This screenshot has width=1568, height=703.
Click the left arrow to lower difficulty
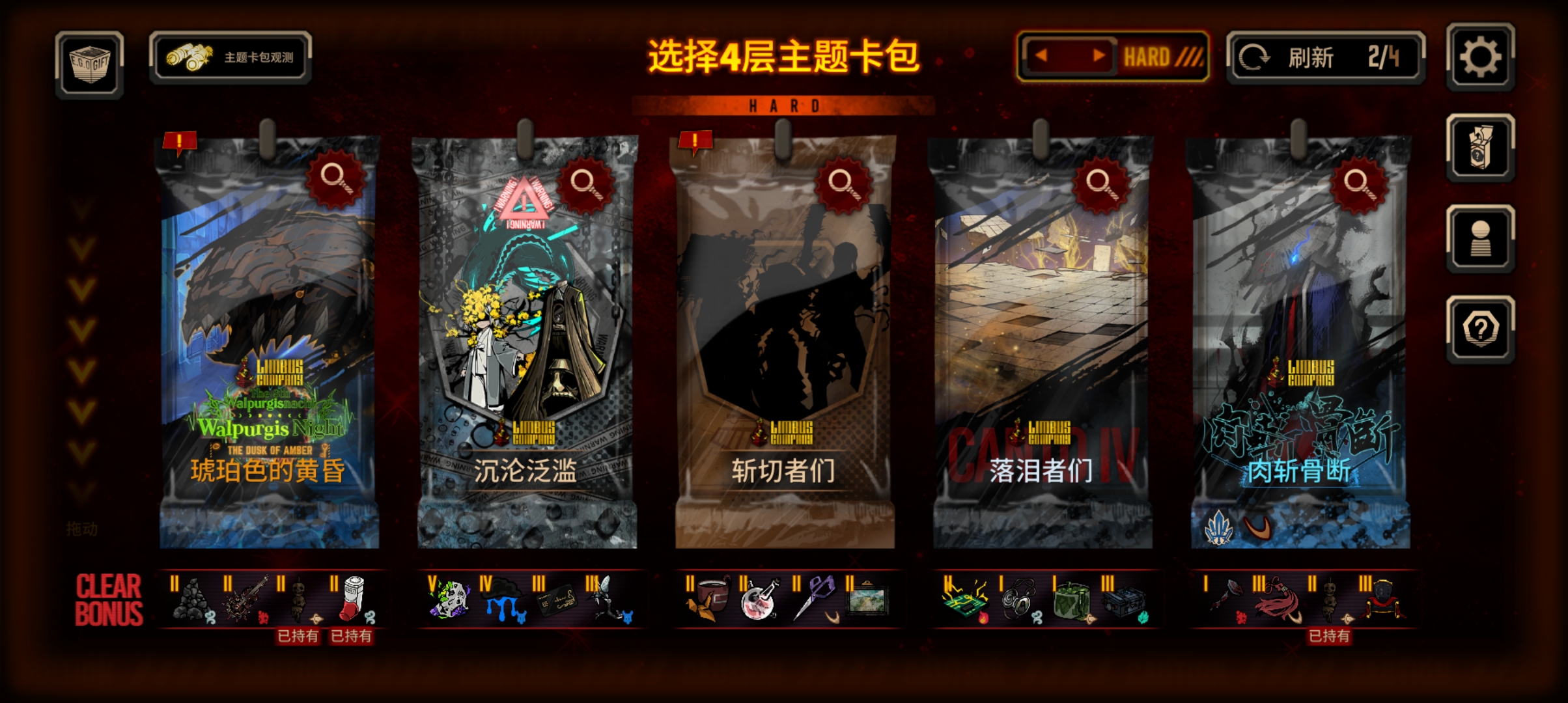[x=1043, y=55]
